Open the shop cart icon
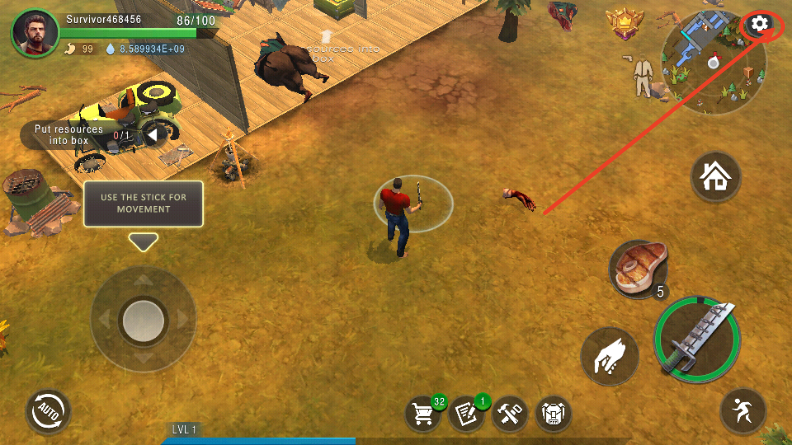792x445 pixels. pos(424,413)
